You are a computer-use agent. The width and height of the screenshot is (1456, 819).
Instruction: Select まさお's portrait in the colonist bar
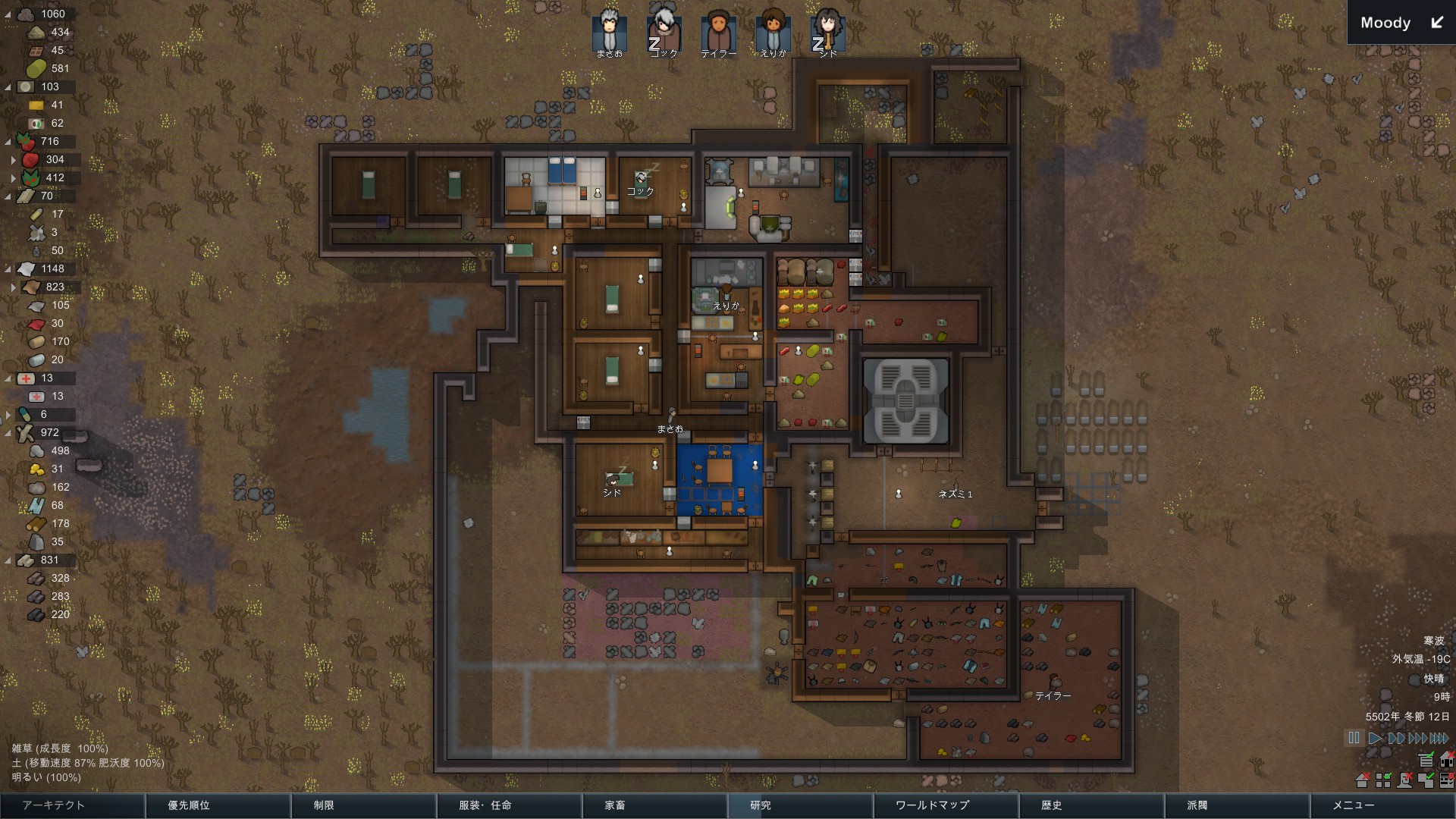click(608, 30)
